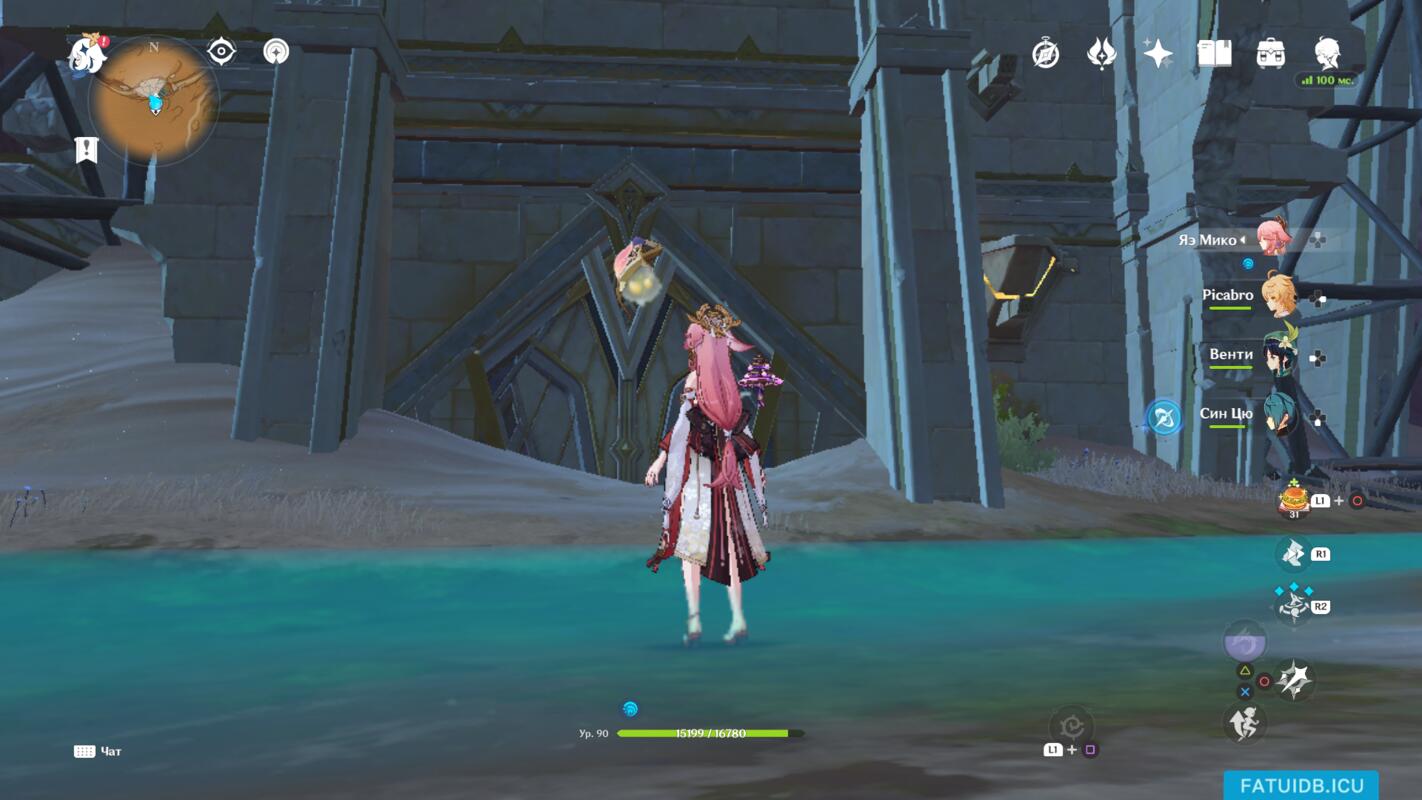Open the four-point star wish menu
Screen dimensions: 1422x800
tap(1158, 54)
